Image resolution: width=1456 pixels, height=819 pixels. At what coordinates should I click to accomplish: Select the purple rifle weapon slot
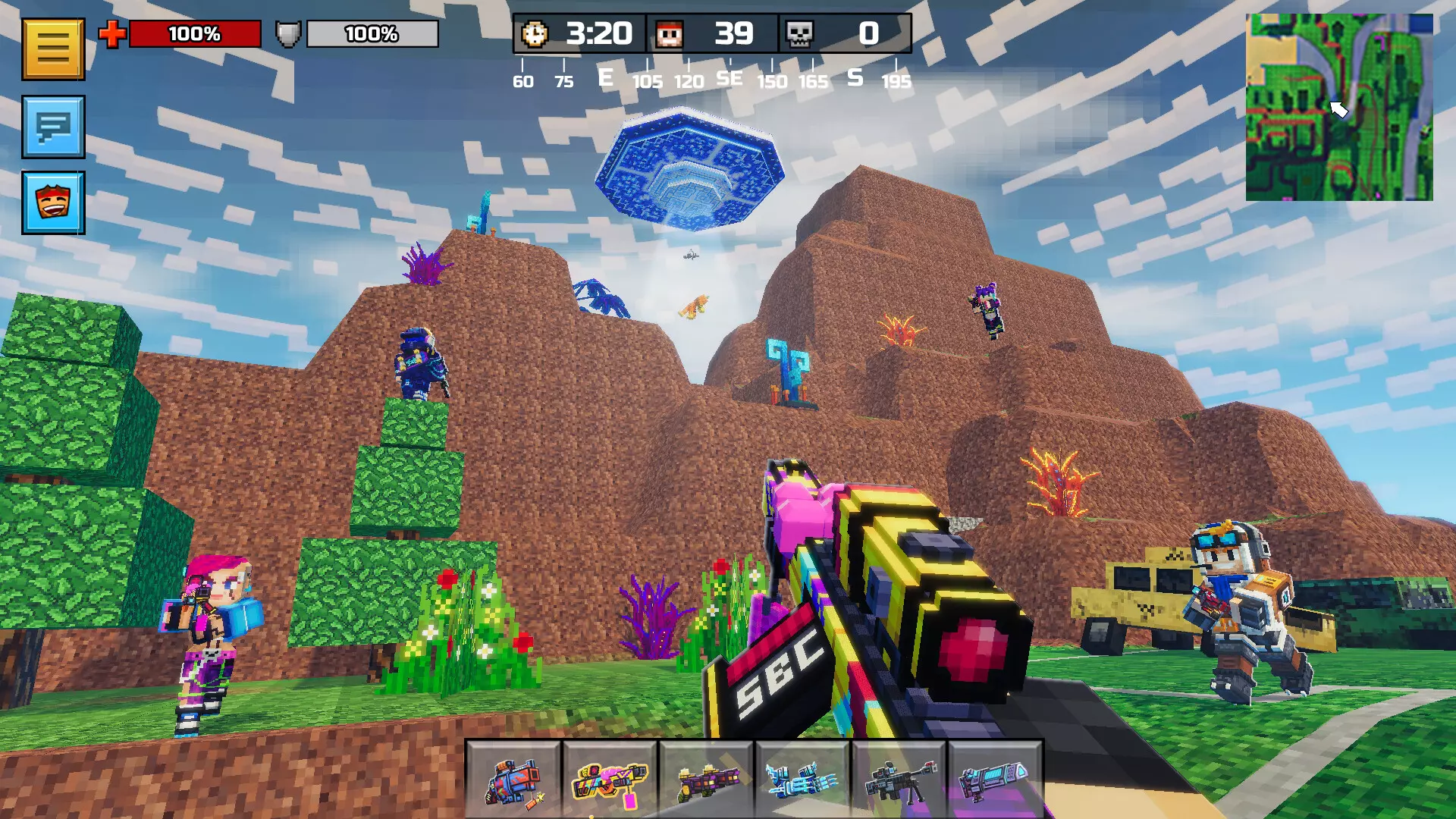click(708, 781)
